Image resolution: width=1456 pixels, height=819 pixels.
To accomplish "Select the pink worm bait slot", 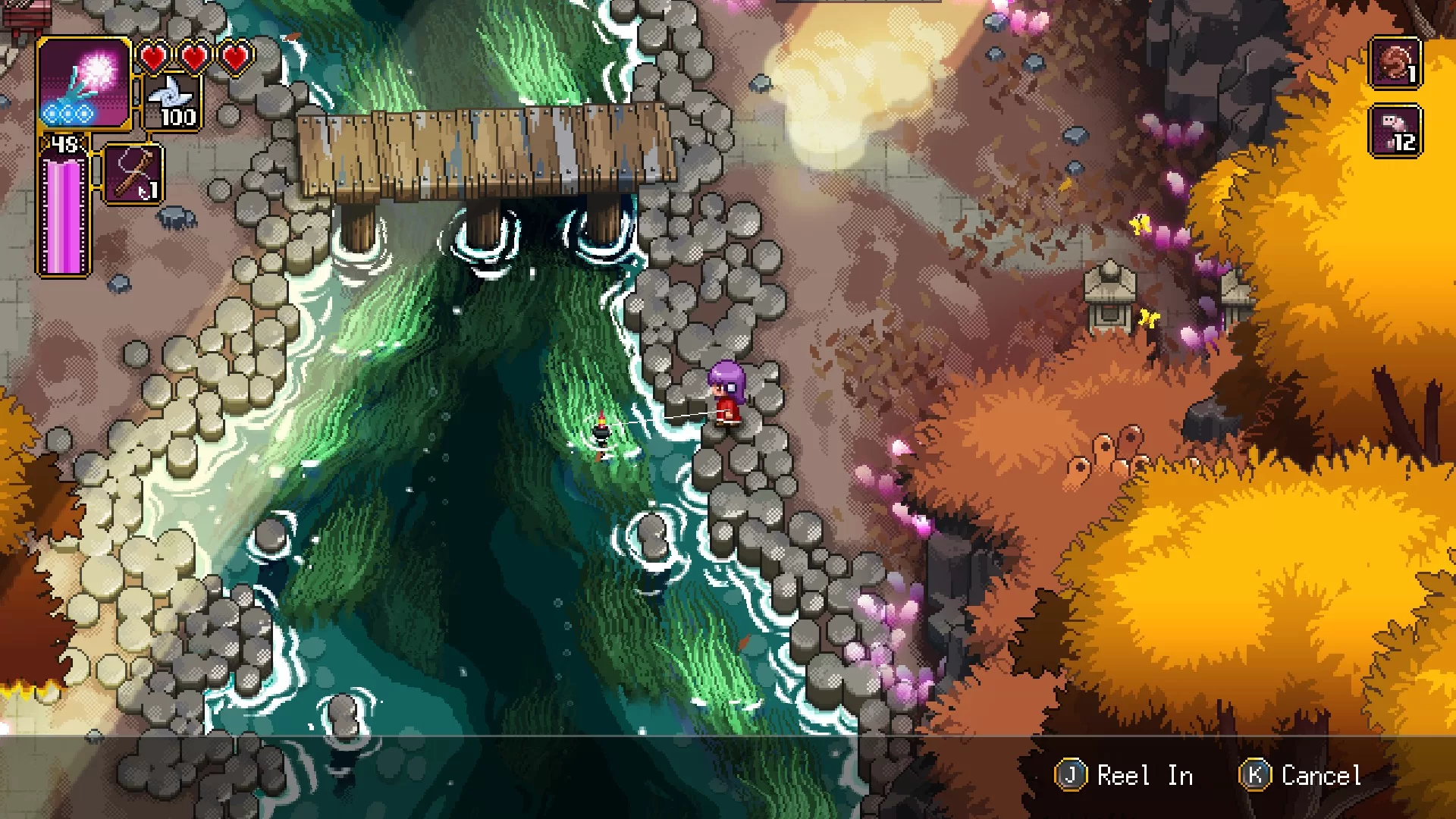I will point(1395,131).
